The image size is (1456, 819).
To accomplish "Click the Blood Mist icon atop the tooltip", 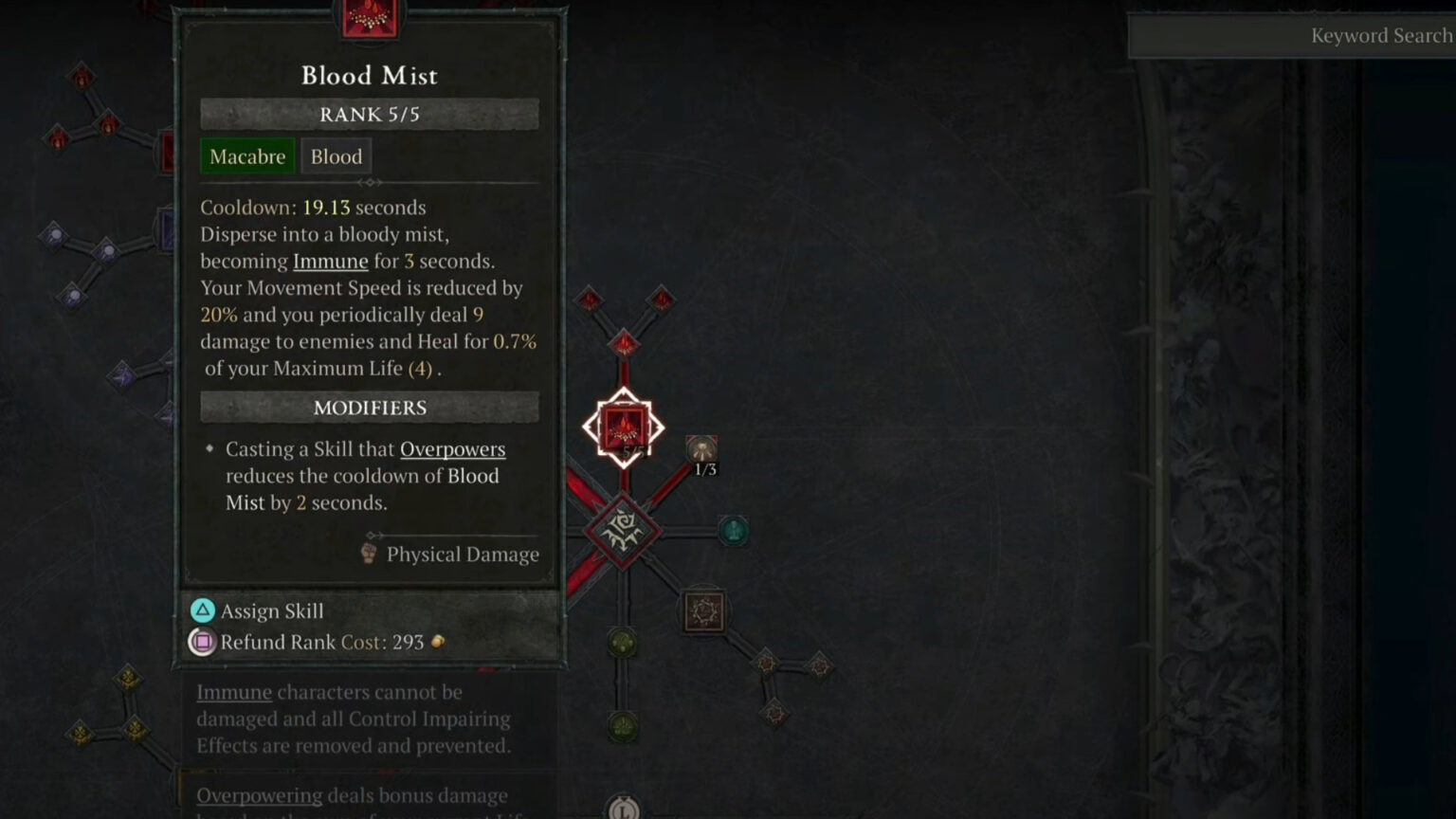I will point(369,15).
